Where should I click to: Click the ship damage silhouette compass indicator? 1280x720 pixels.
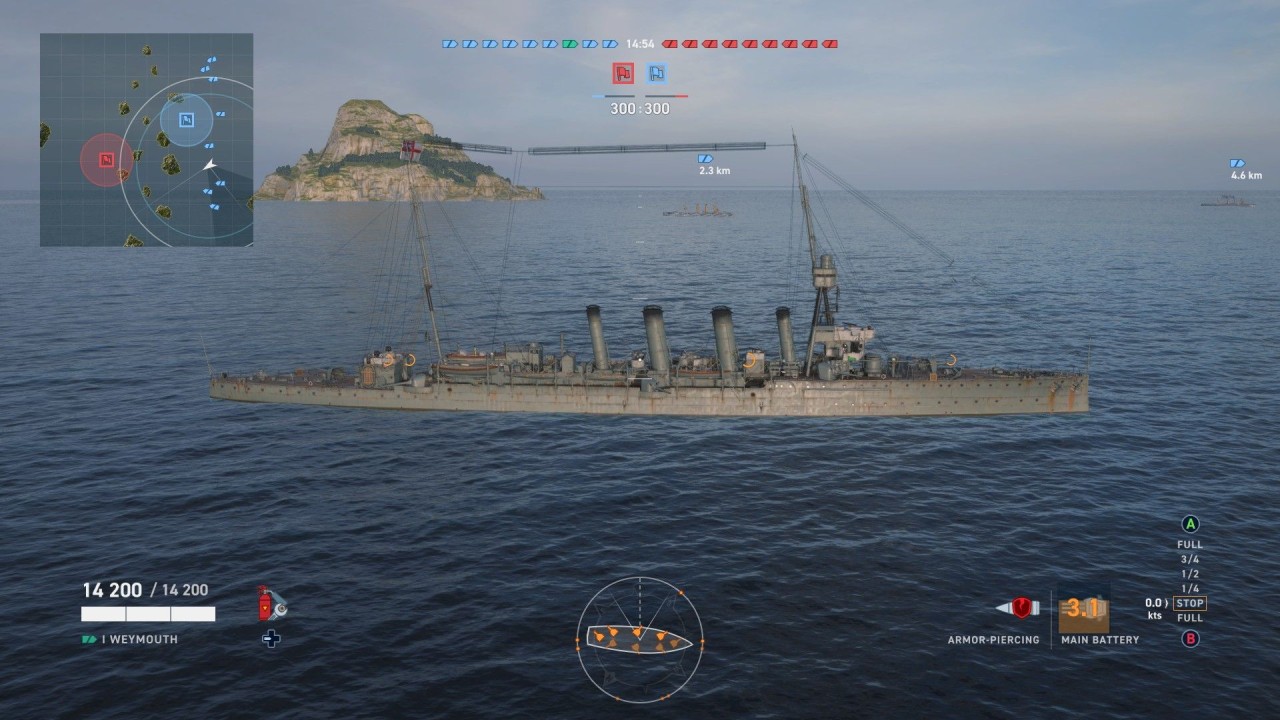(639, 638)
